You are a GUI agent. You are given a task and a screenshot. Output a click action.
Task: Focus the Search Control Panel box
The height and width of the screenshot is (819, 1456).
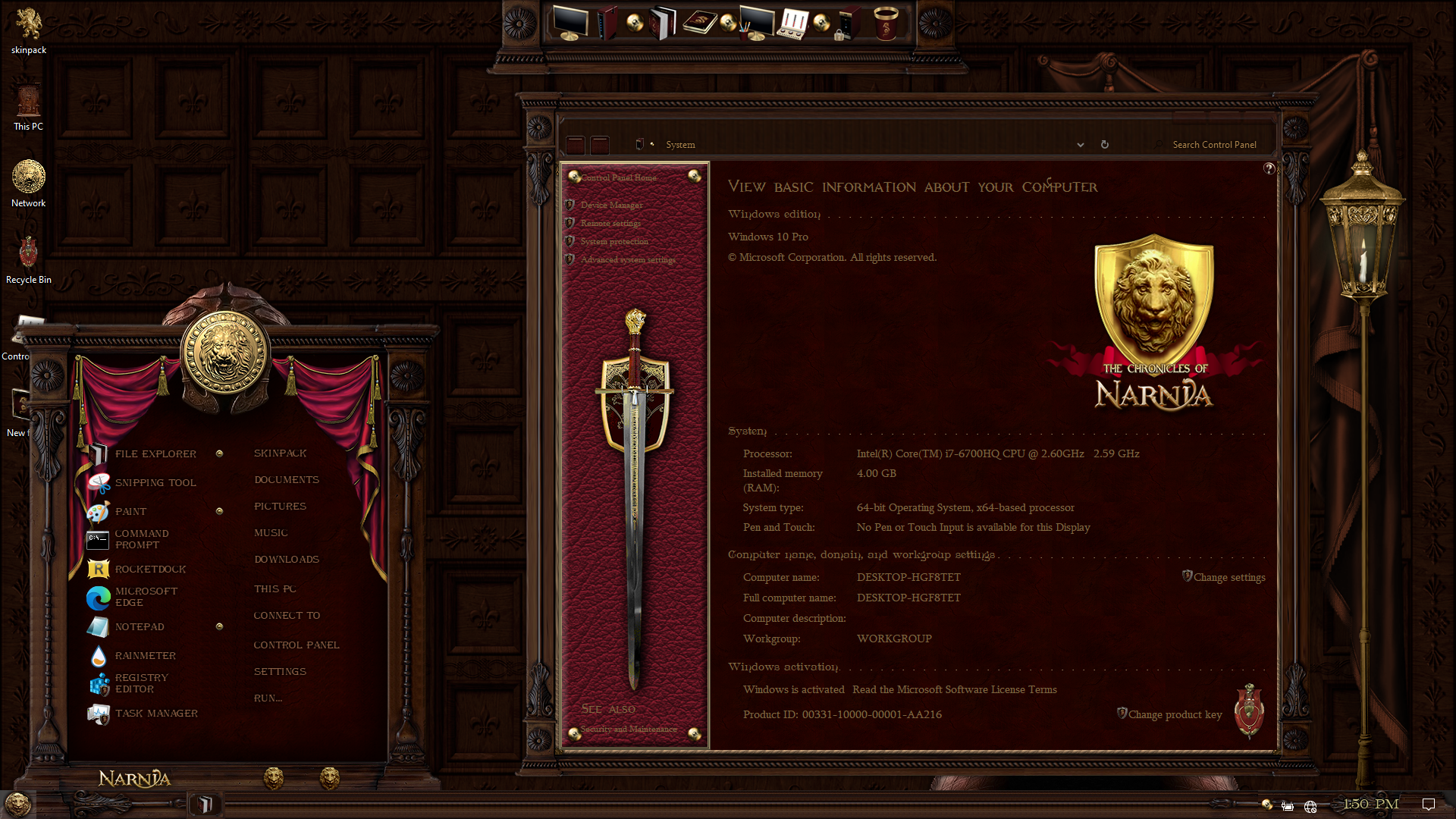(1213, 145)
